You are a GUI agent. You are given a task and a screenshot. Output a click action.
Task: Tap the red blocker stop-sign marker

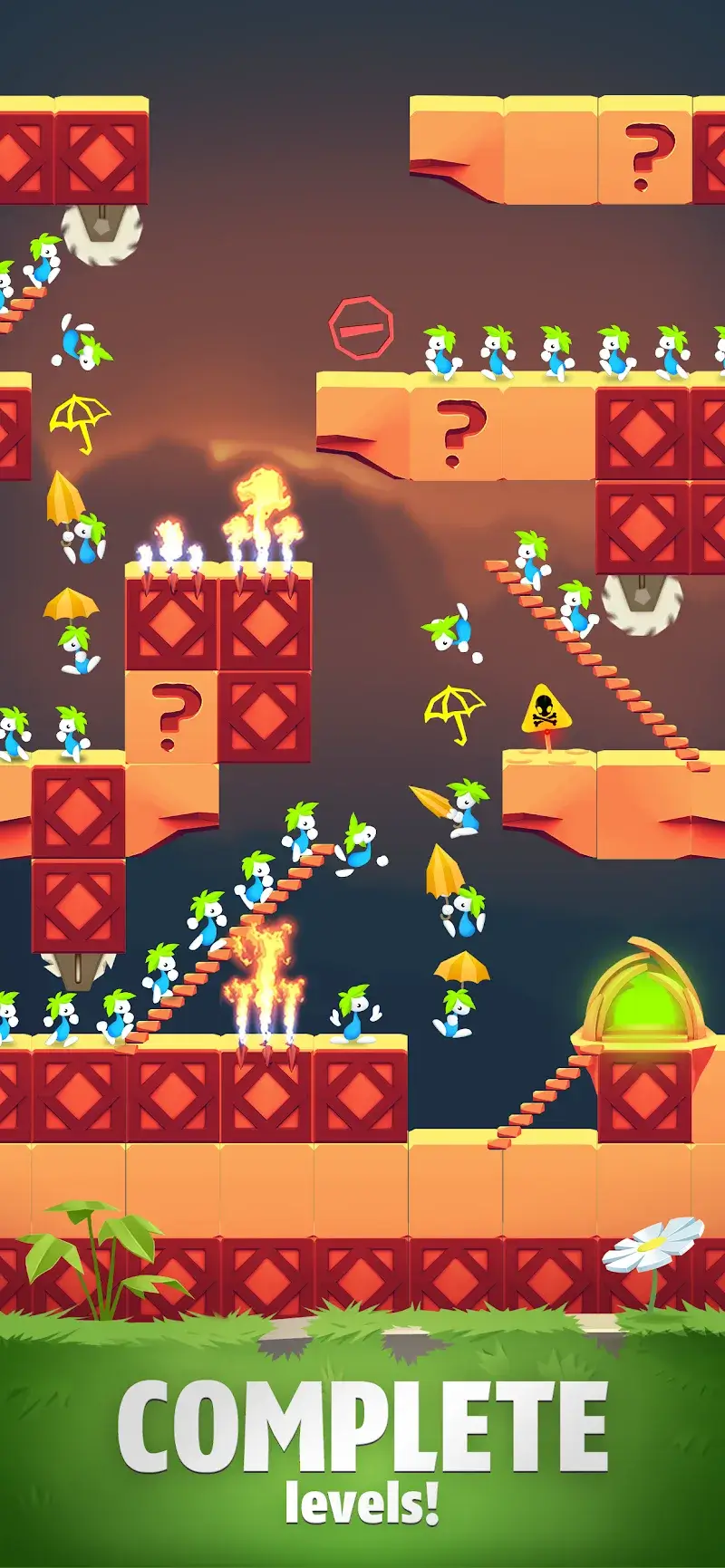point(361,328)
